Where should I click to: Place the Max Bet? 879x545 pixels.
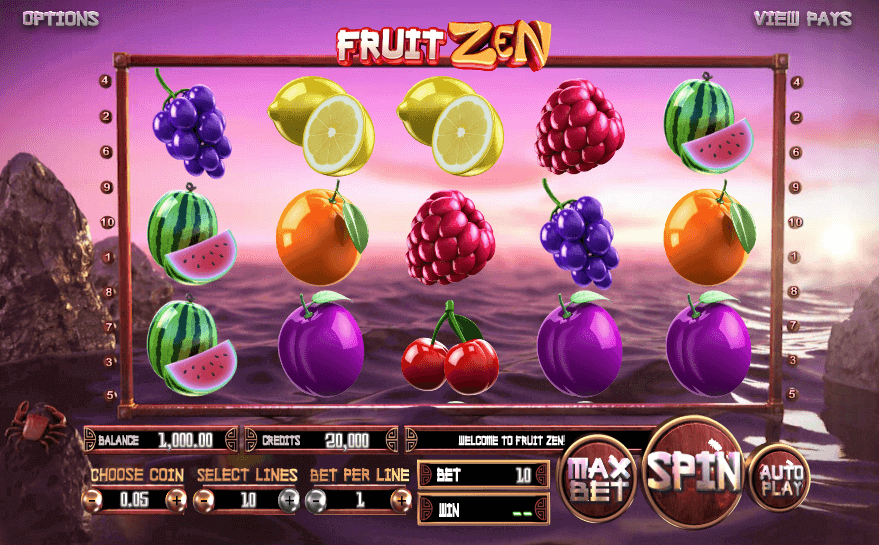click(599, 478)
